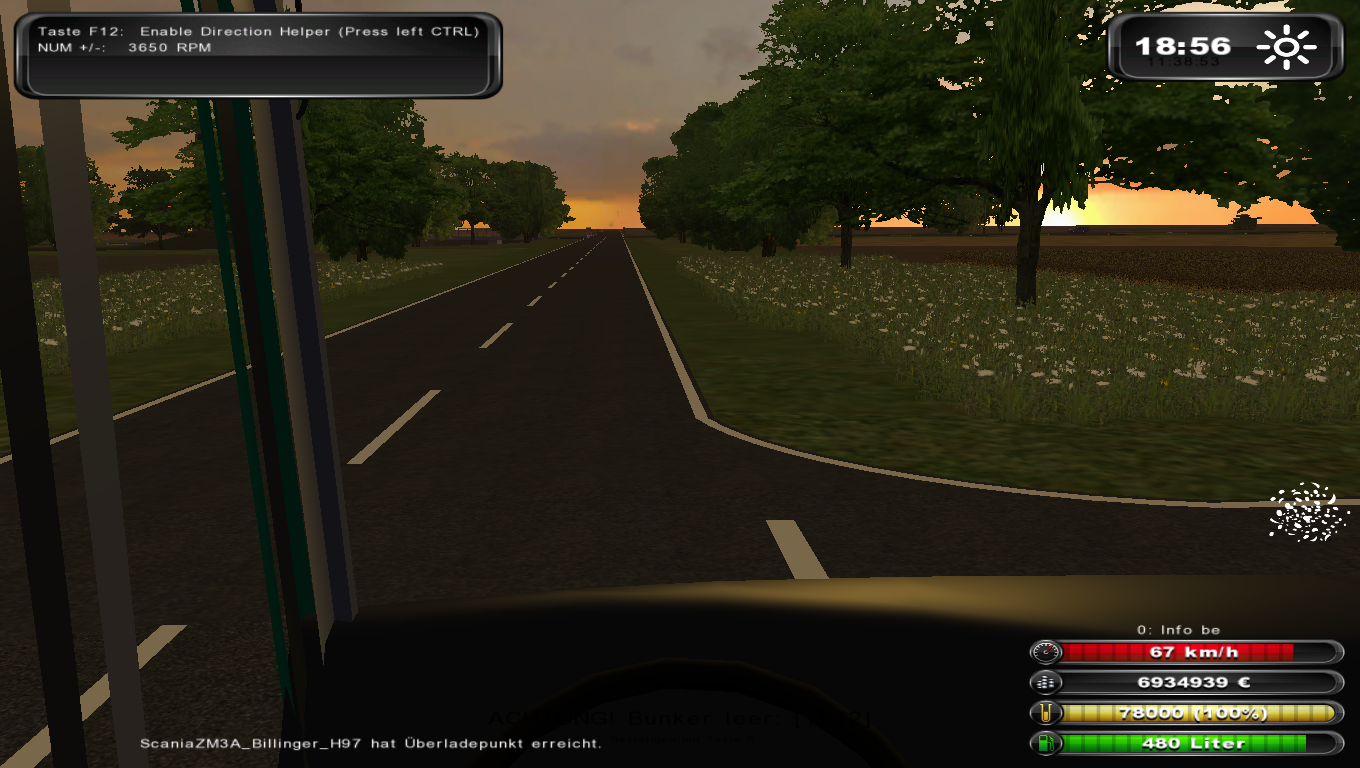Select the speedometer gauge icon
The image size is (1360, 768).
pyautogui.click(x=1046, y=652)
